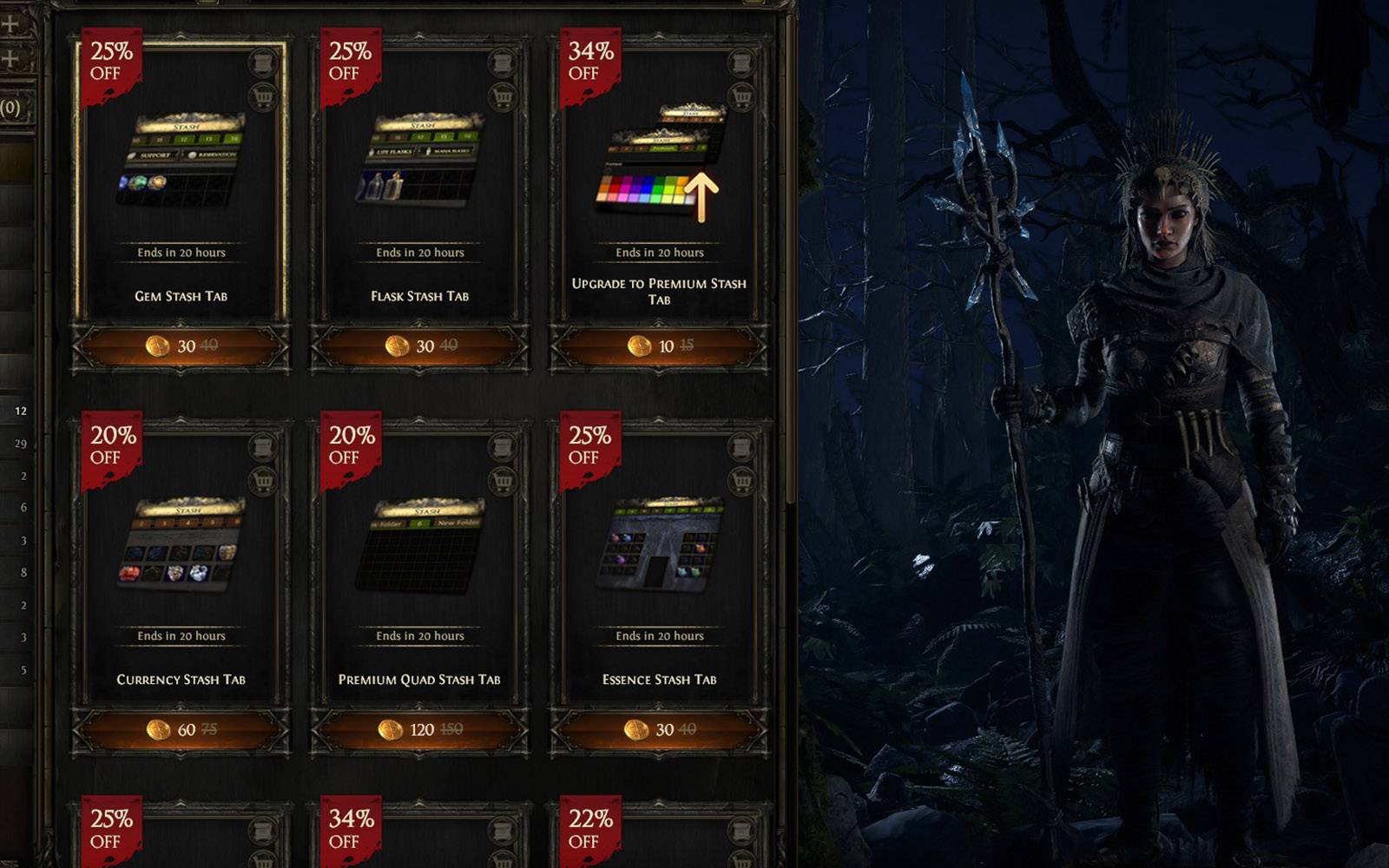Purchase the Essence Stash Tab for 30 coins
1389x868 pixels.
coord(659,730)
